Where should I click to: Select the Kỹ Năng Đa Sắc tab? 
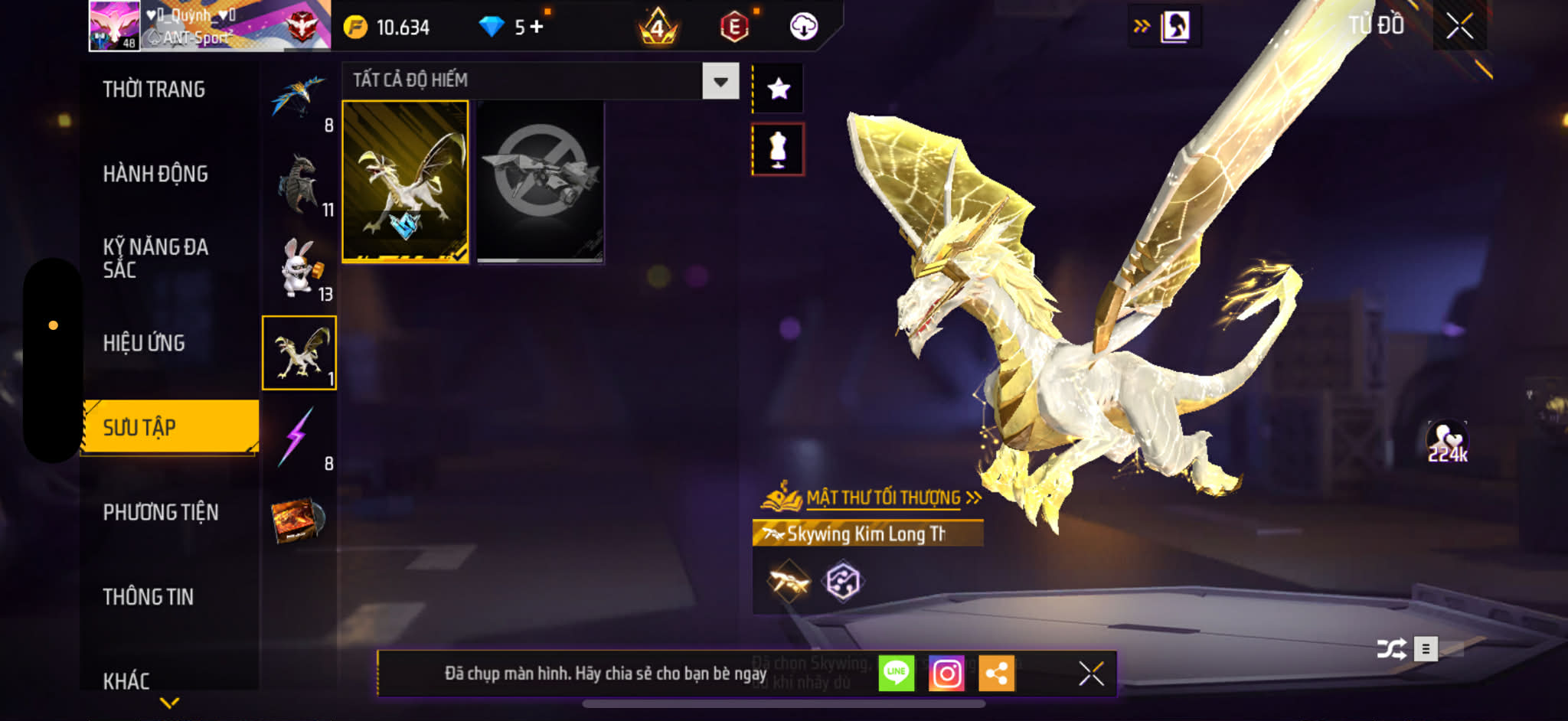tap(155, 258)
